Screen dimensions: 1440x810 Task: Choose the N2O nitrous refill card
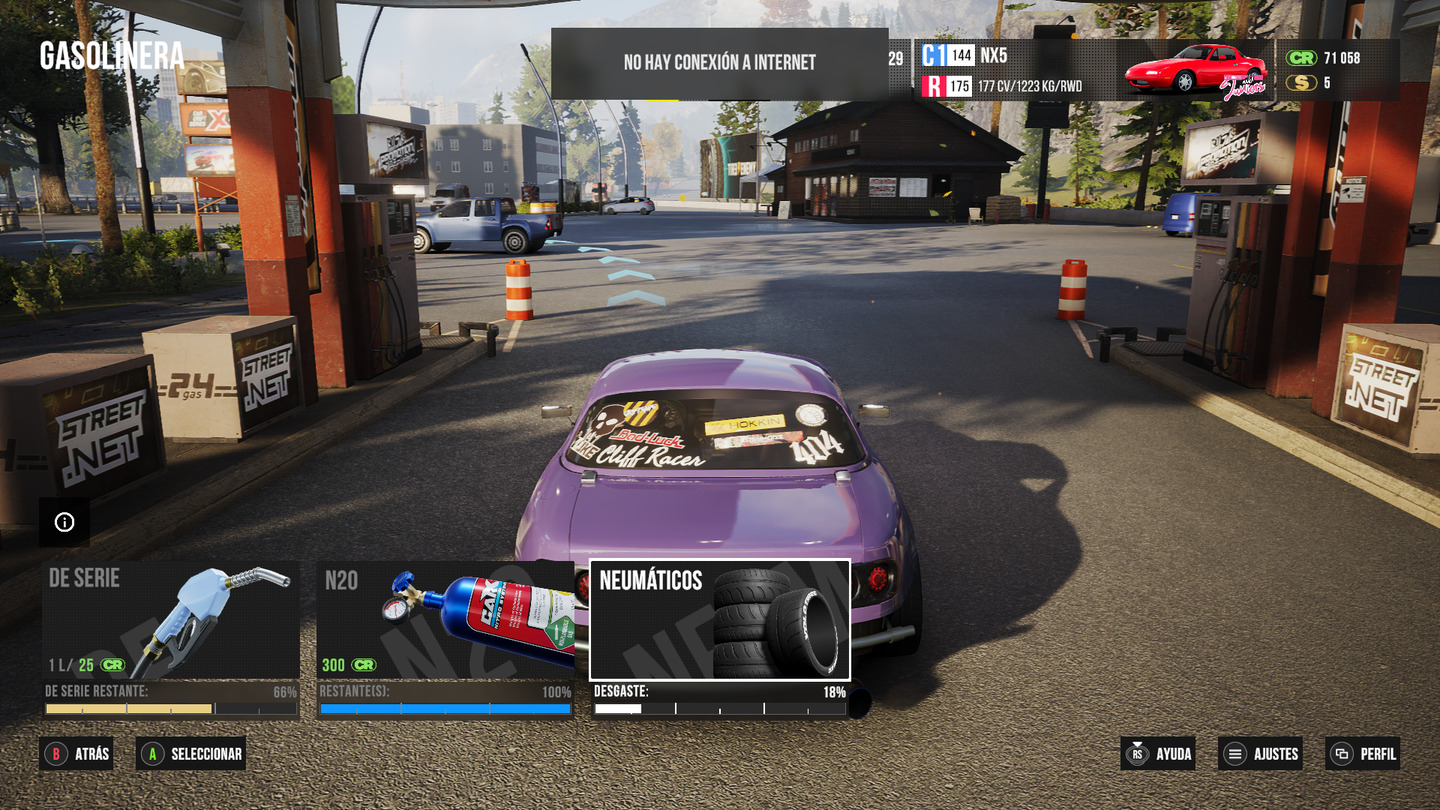click(x=445, y=620)
